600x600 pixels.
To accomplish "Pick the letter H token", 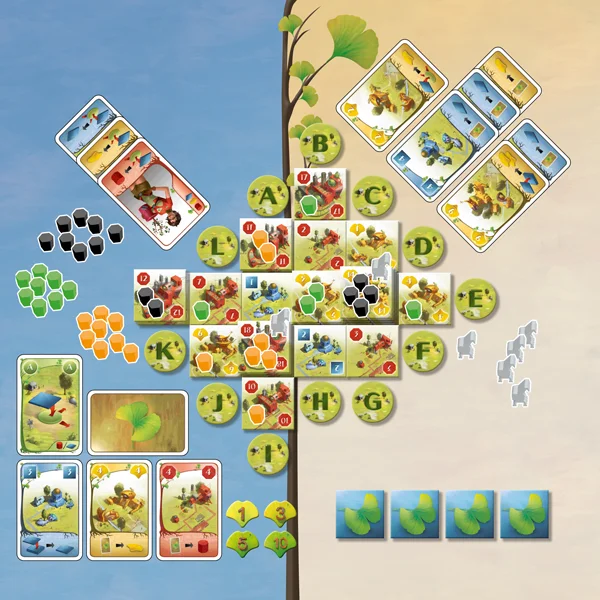I will (x=321, y=399).
